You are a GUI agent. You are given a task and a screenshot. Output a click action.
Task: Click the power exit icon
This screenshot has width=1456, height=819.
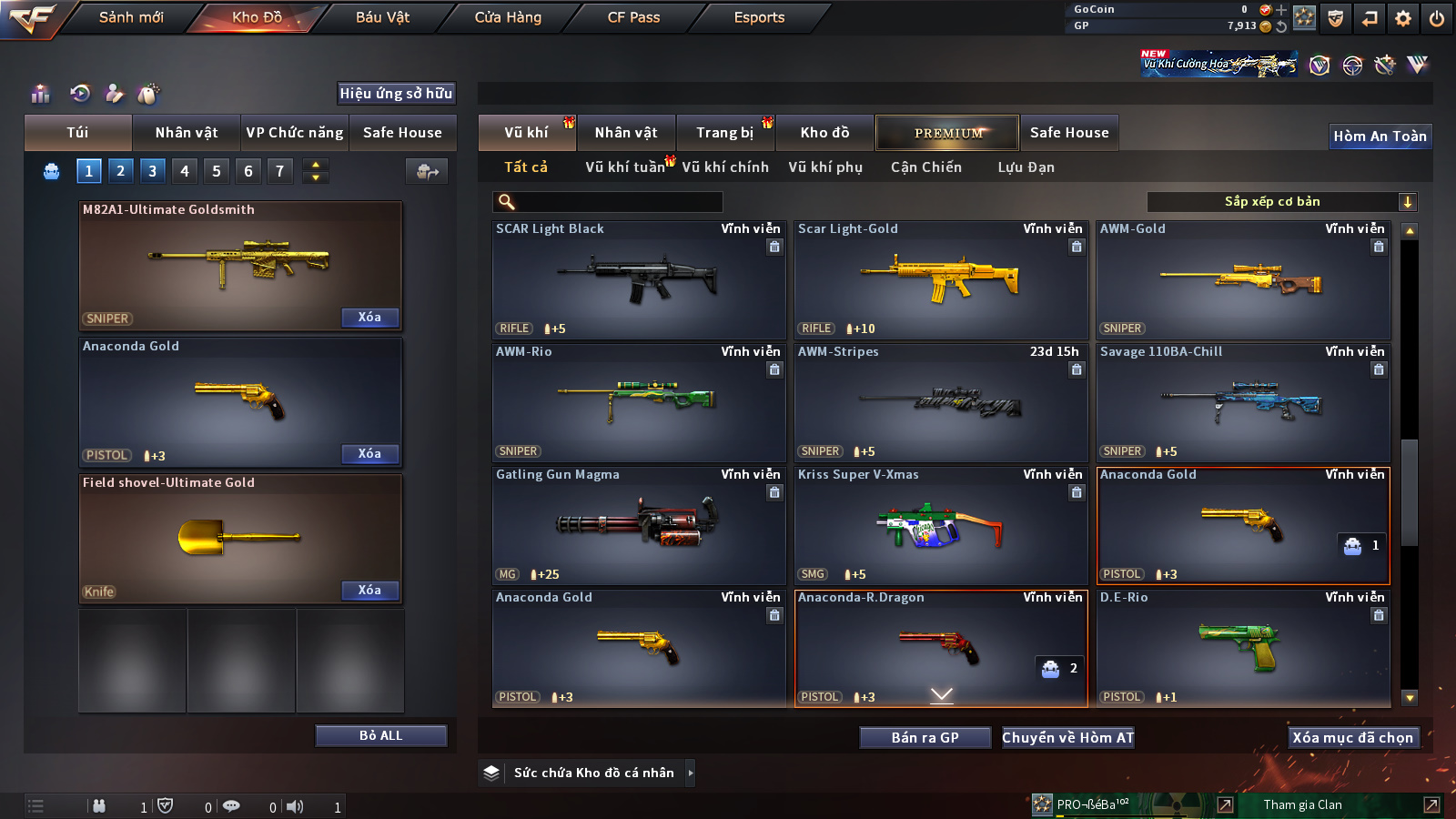pos(1437,18)
